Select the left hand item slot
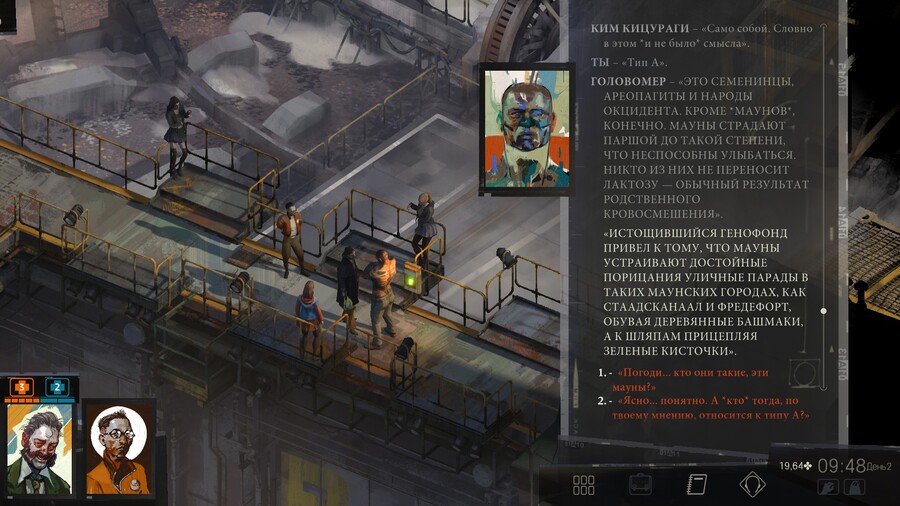The width and height of the screenshot is (900, 506). click(827, 487)
